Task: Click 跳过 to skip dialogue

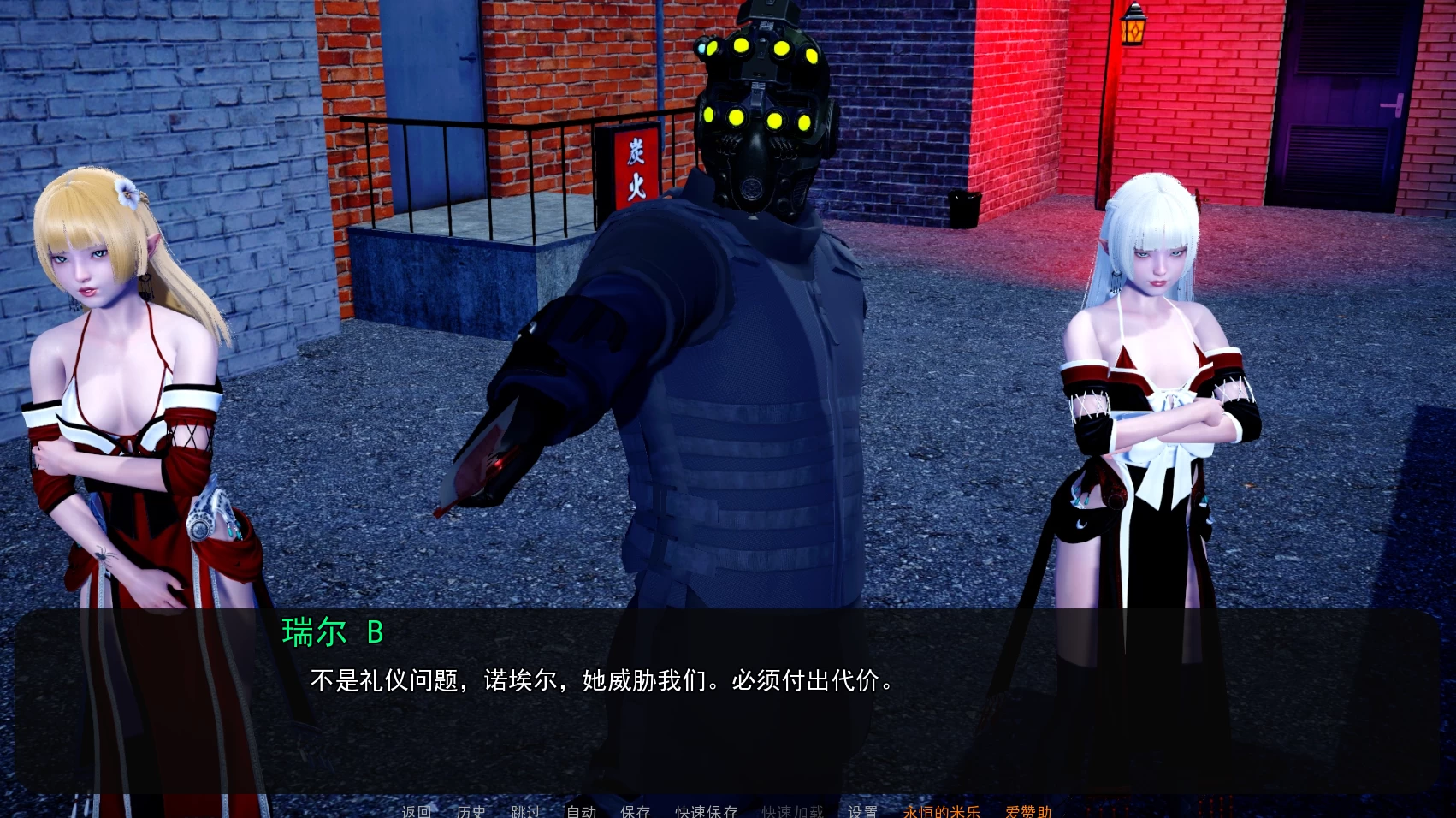Action: point(524,812)
